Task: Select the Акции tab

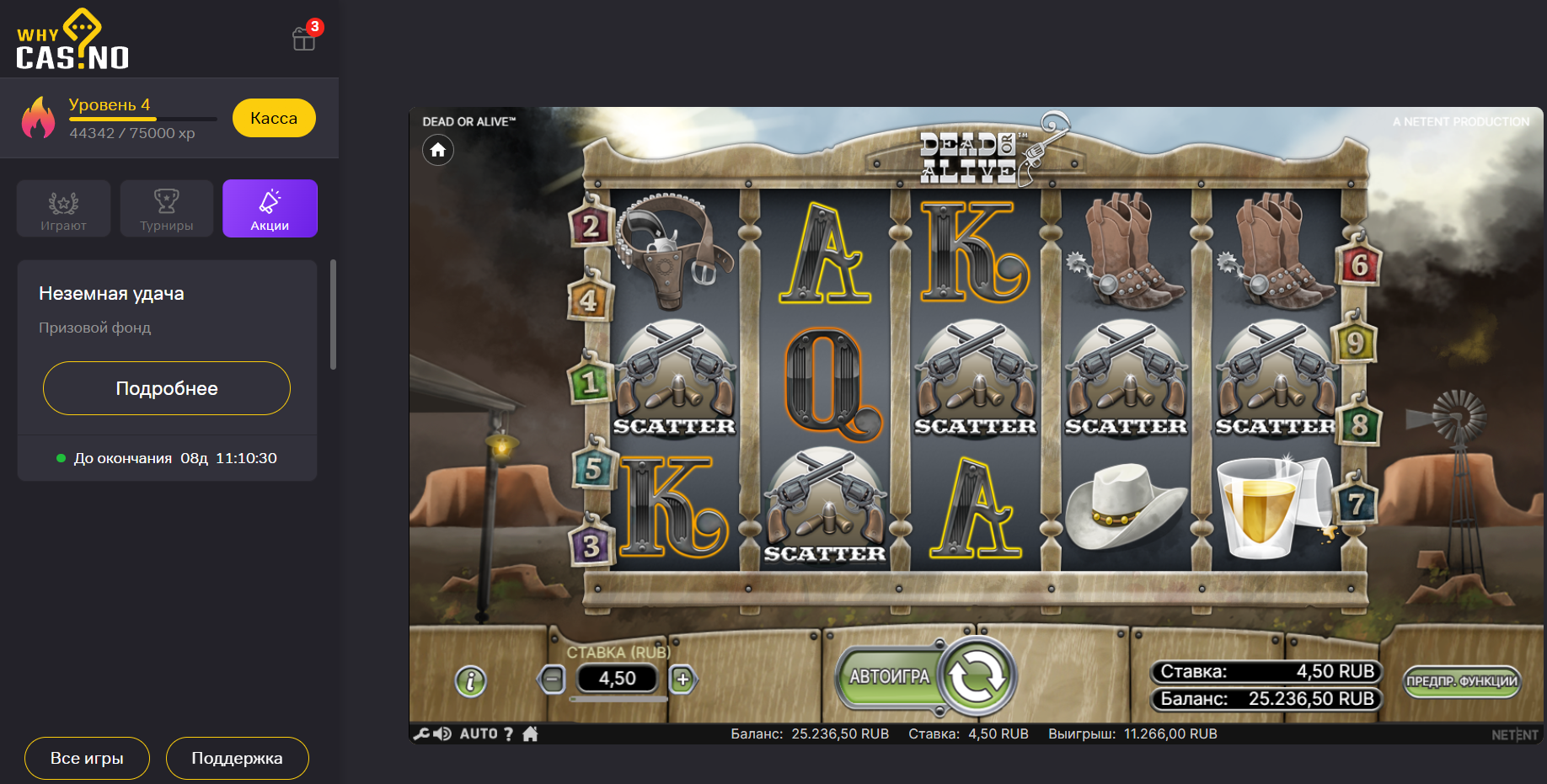Action: (270, 208)
